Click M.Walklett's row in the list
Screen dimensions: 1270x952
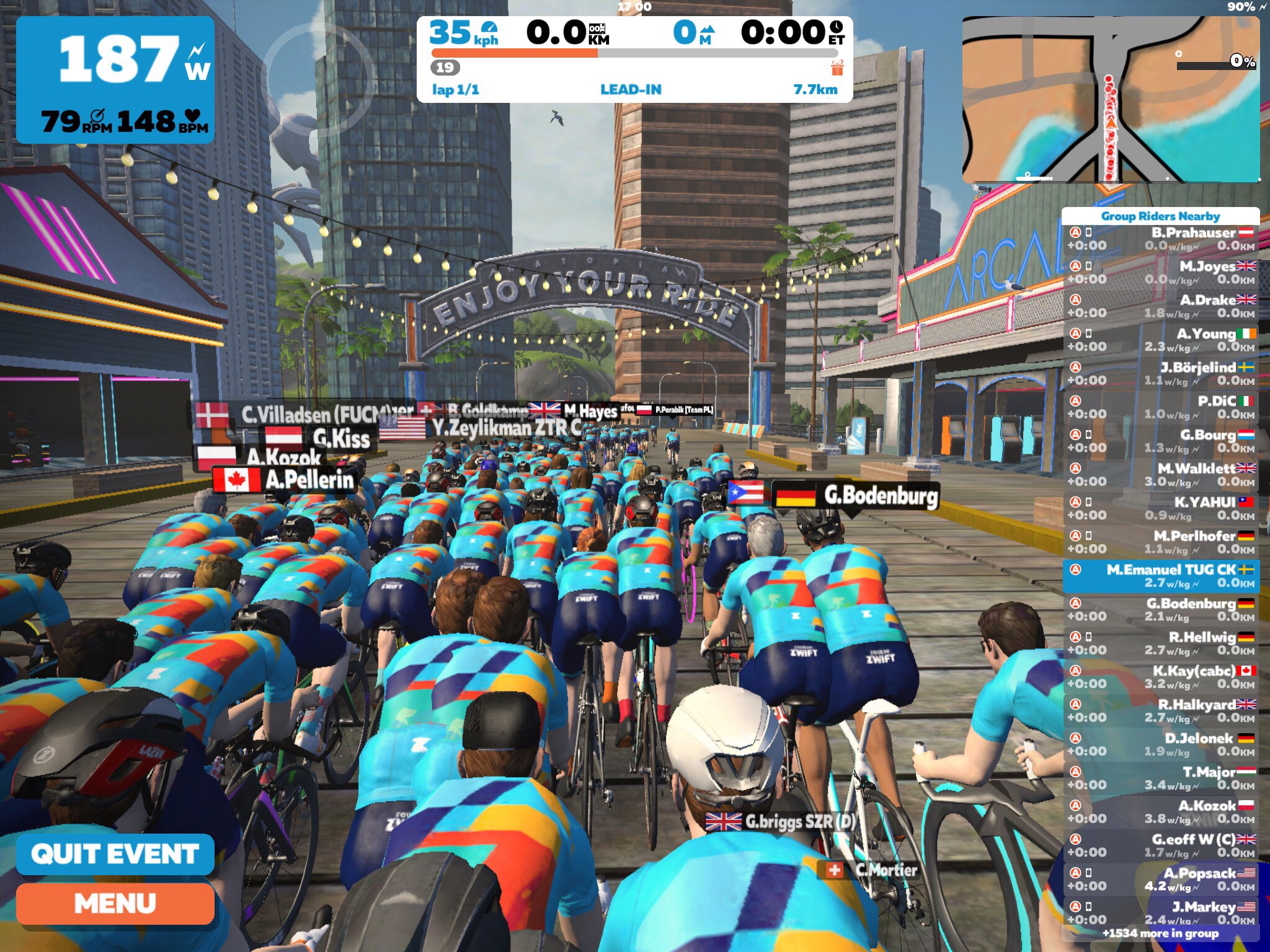[1161, 475]
